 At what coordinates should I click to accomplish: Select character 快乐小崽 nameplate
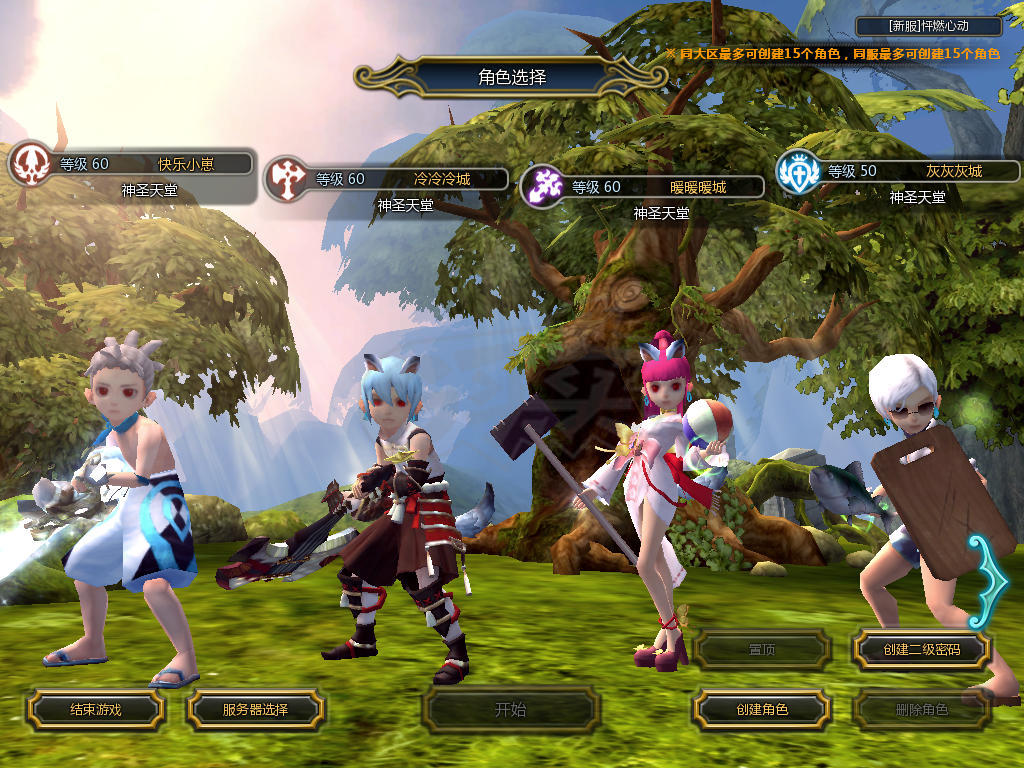point(152,164)
